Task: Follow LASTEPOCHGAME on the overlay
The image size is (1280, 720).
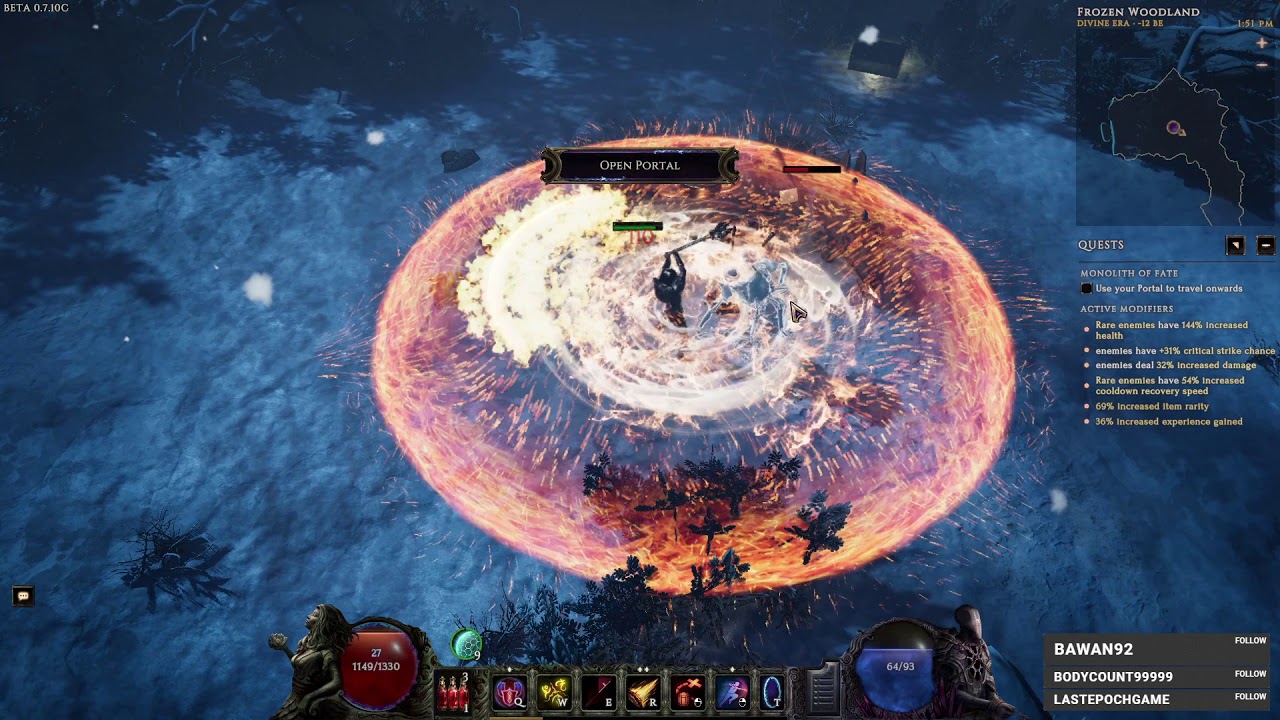Action: click(x=1250, y=696)
